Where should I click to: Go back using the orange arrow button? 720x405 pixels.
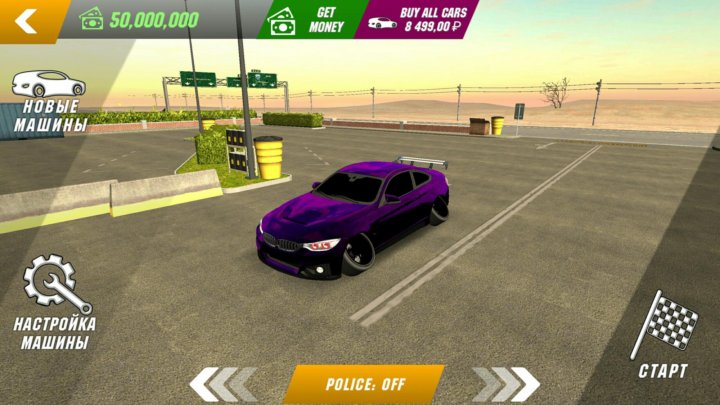click(x=27, y=20)
